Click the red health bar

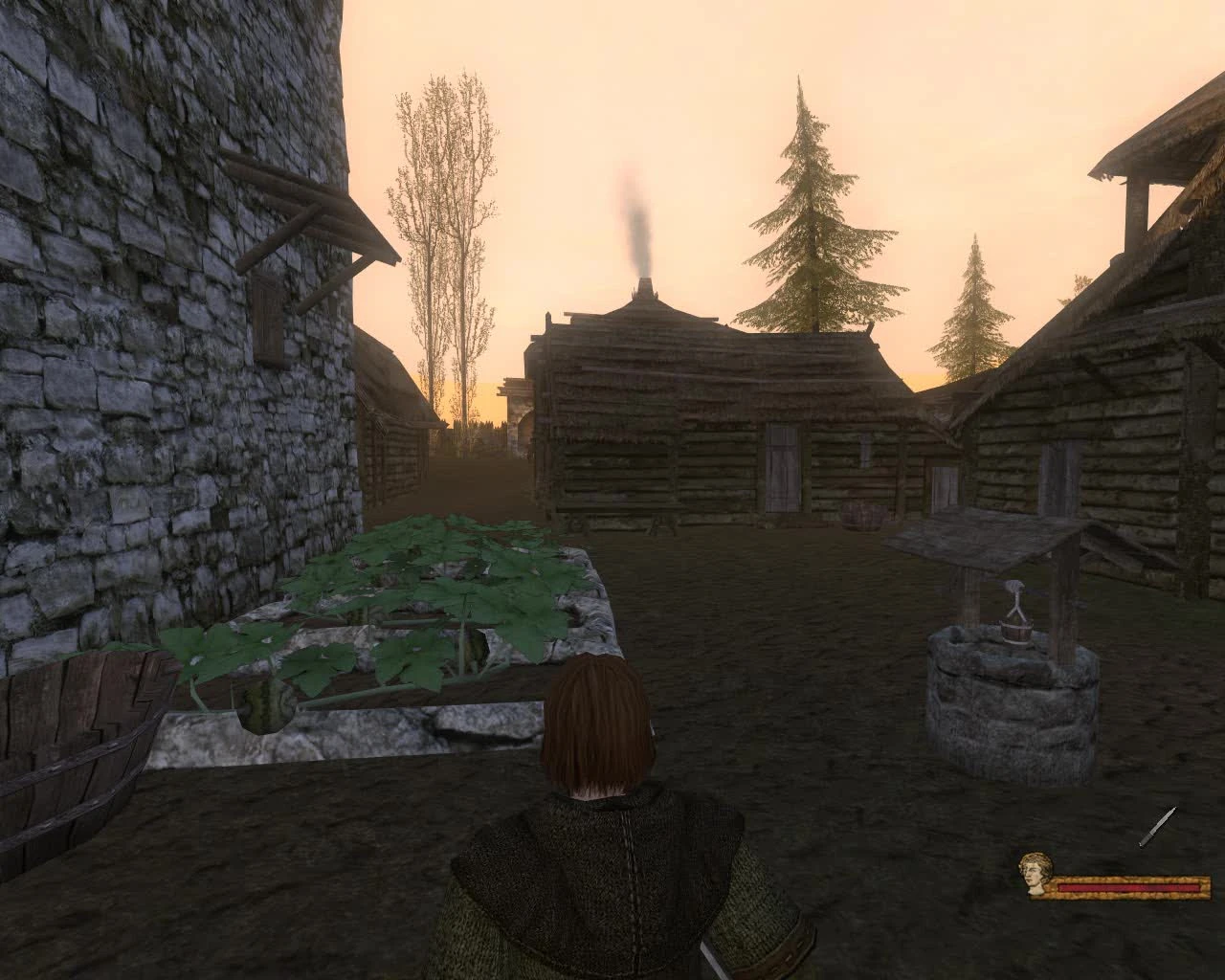(1129, 888)
